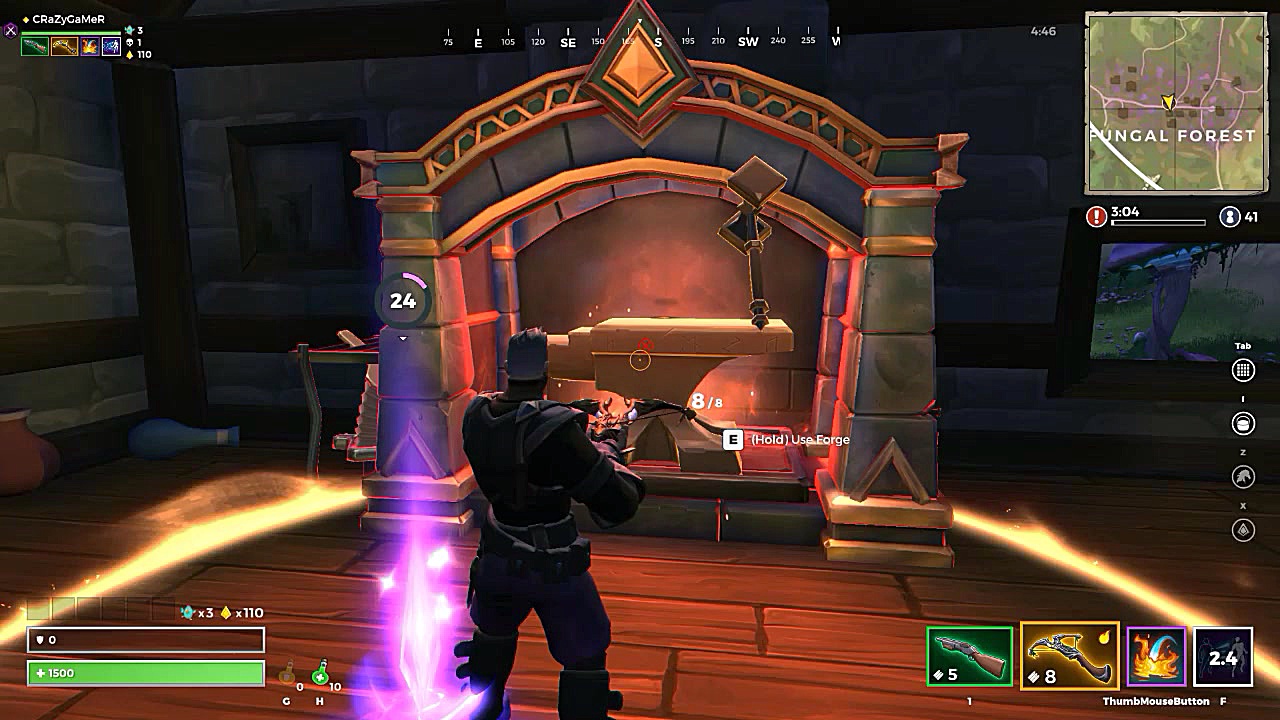Viewport: 1280px width, 720px height.
Task: Open the map via the Tab grid icon
Action: click(1243, 370)
